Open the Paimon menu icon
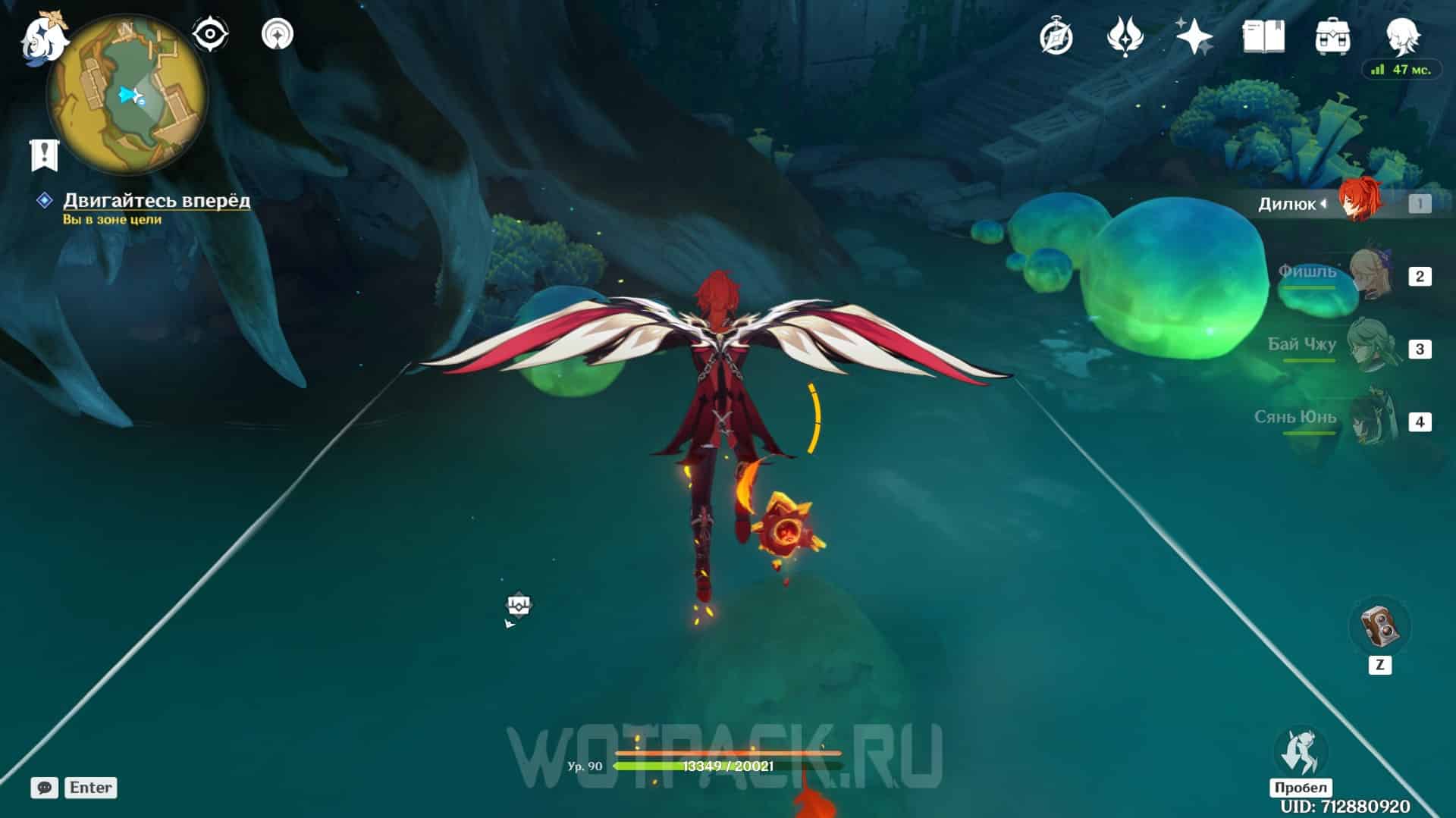 click(43, 38)
